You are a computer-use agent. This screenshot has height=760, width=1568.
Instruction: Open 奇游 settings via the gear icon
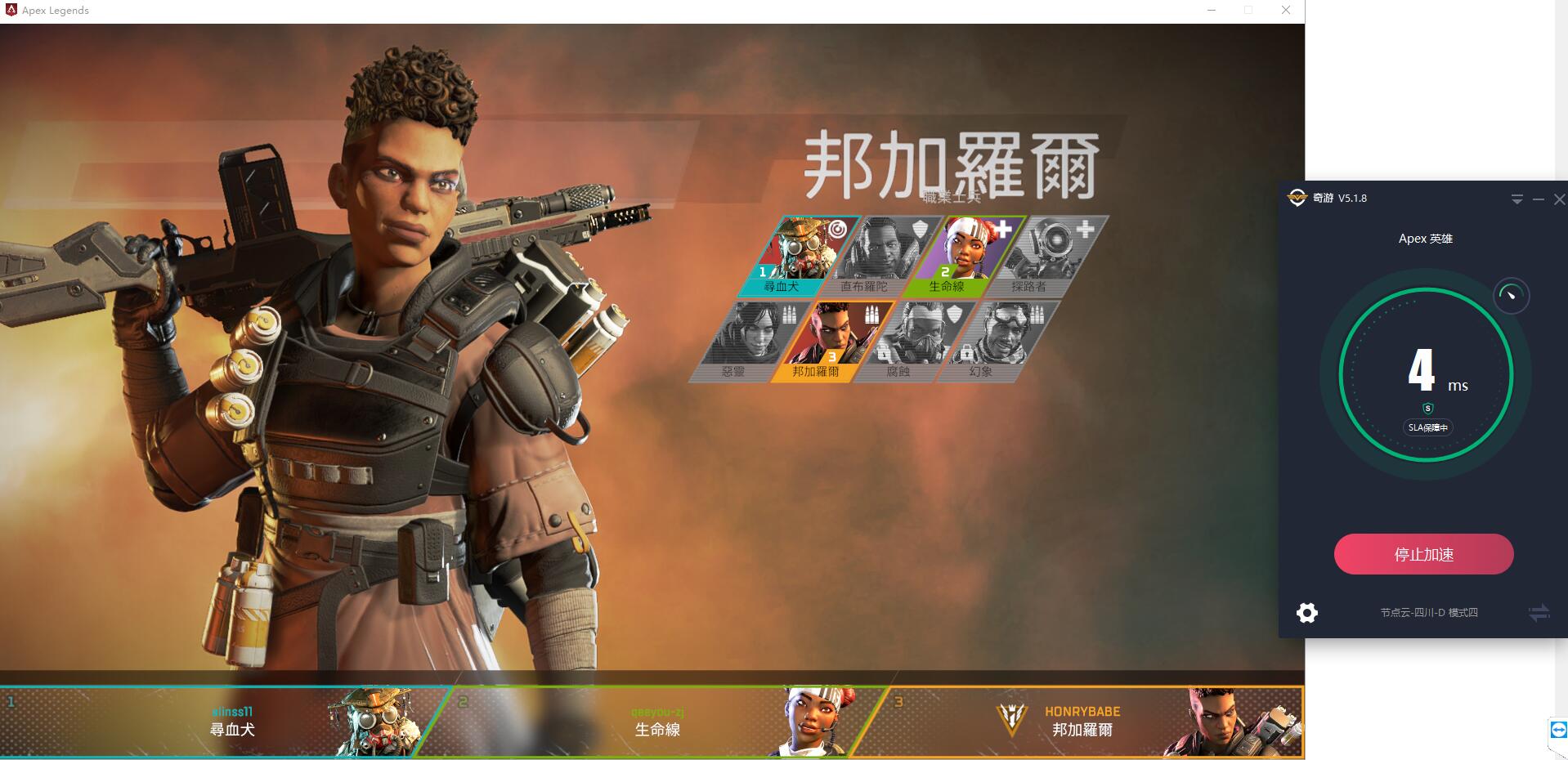1307,612
